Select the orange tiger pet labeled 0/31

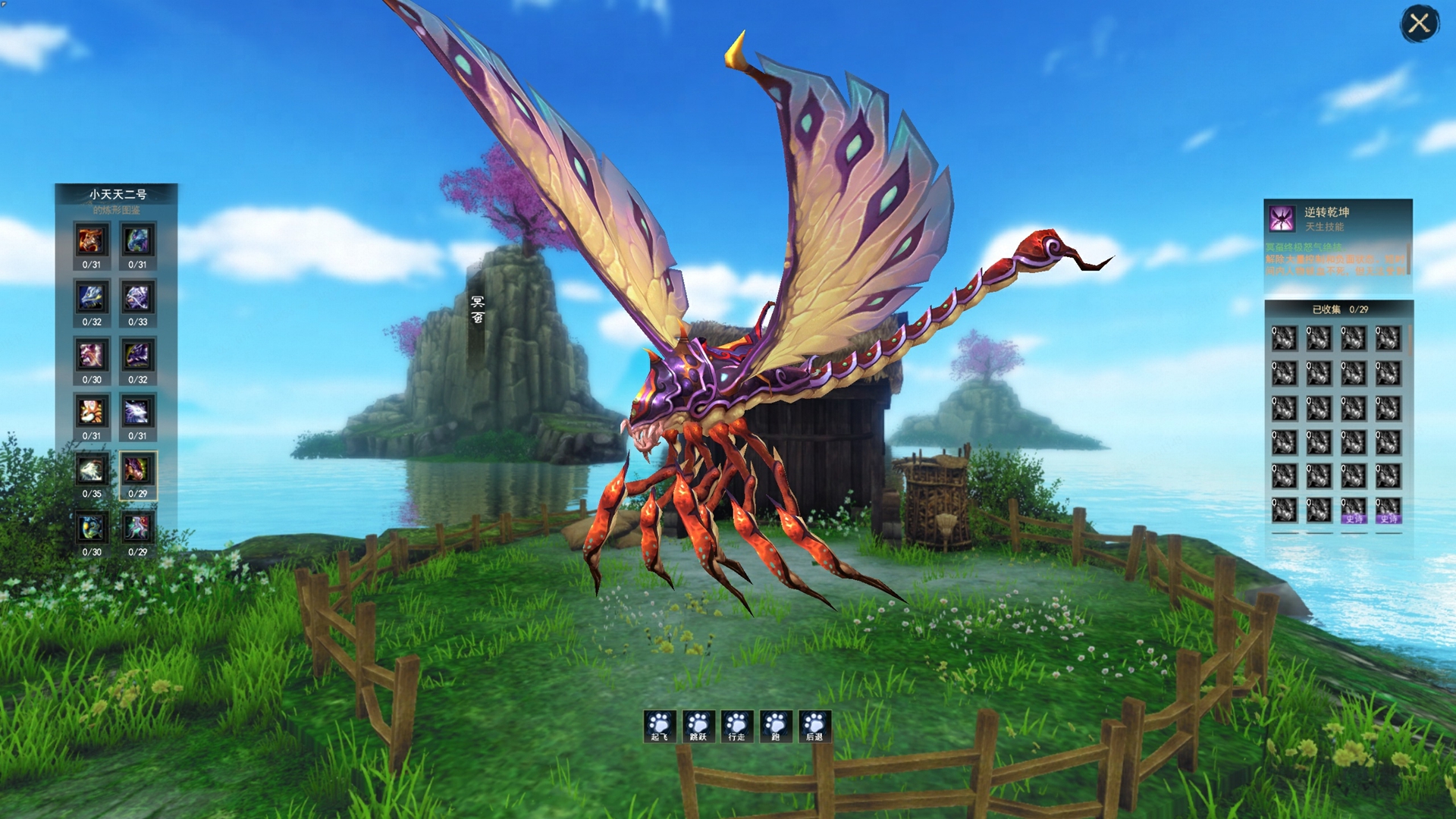point(92,241)
